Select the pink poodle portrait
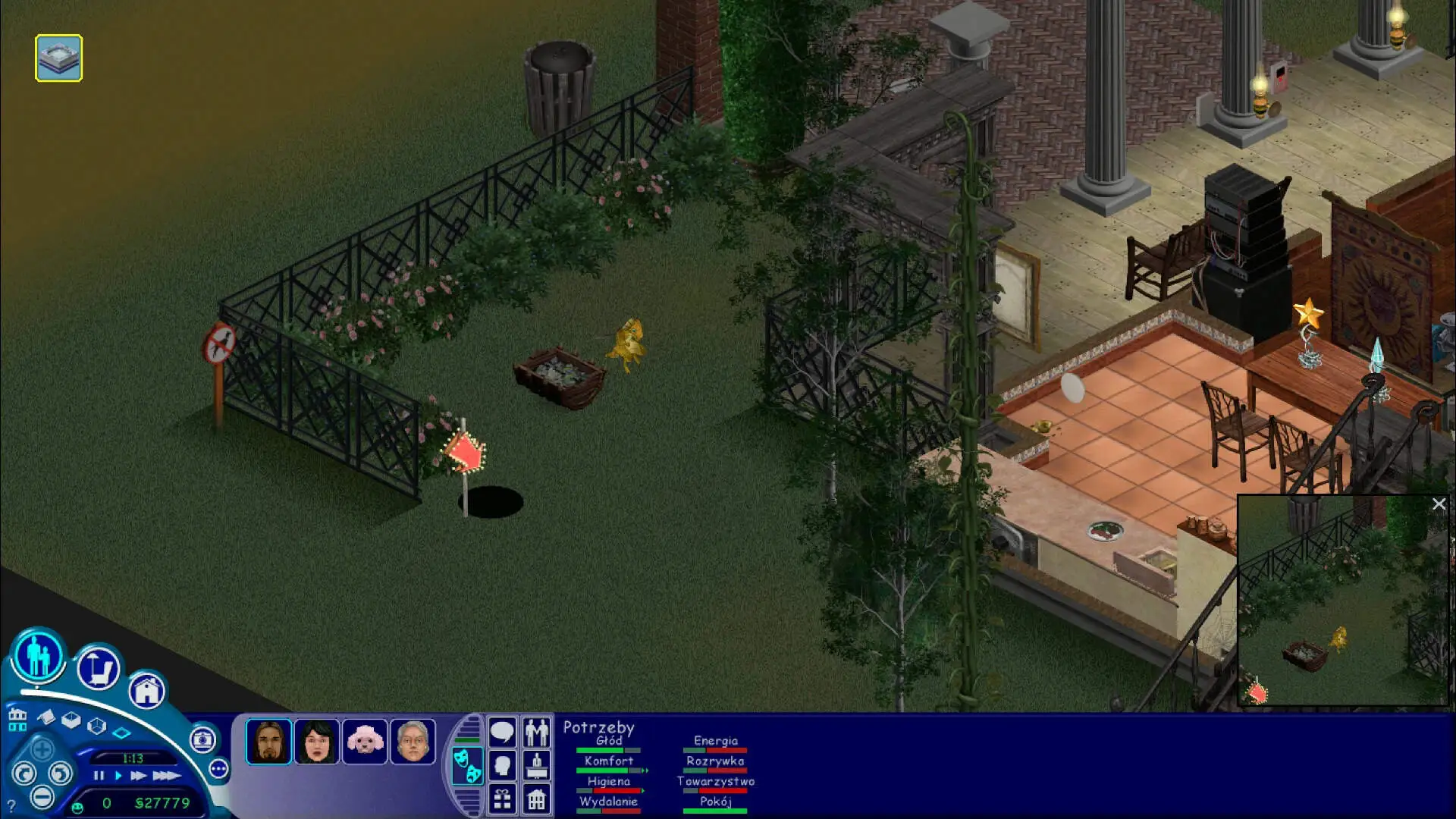Viewport: 1456px width, 819px height. (365, 741)
